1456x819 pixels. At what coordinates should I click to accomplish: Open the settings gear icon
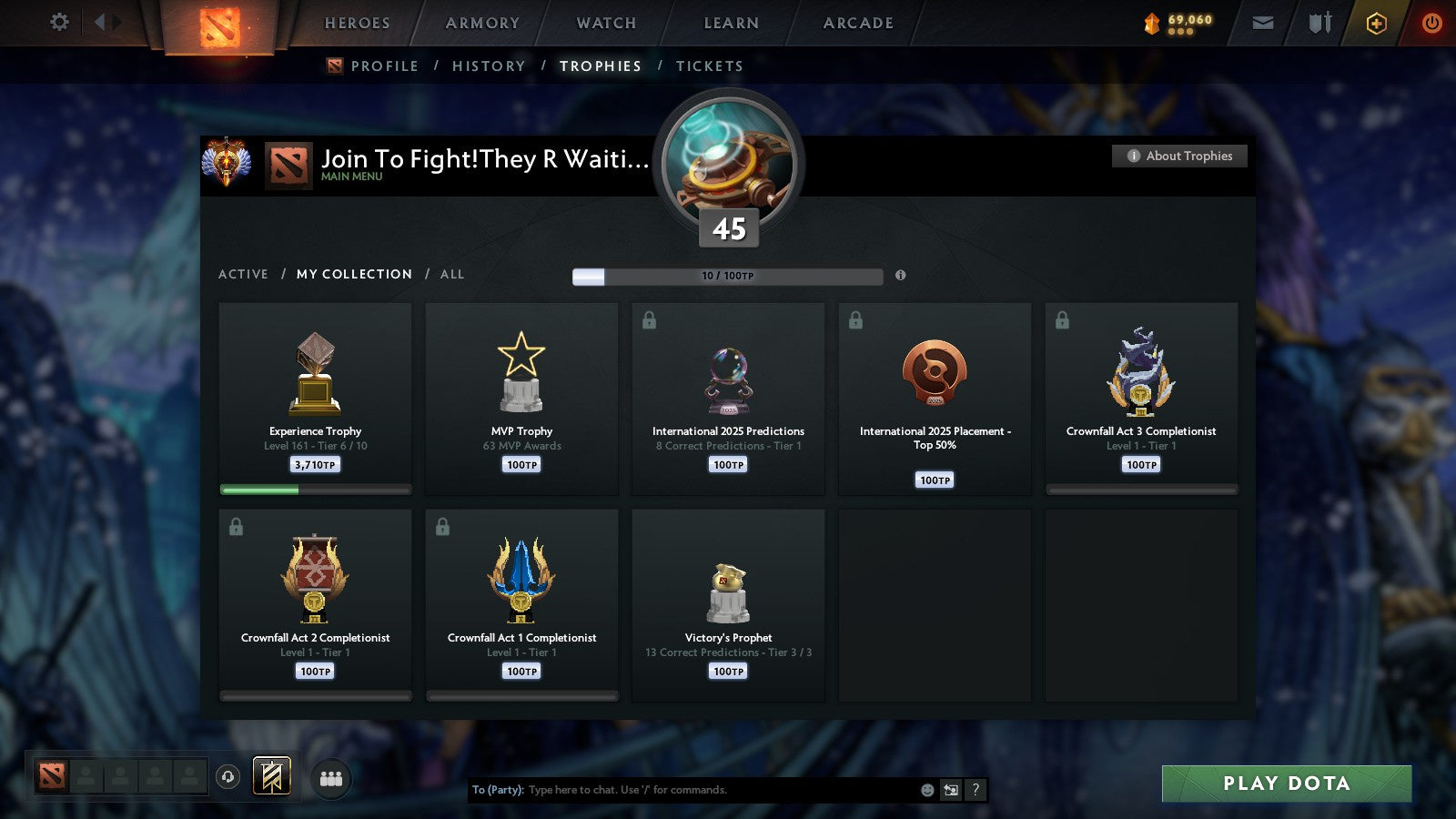[x=58, y=23]
